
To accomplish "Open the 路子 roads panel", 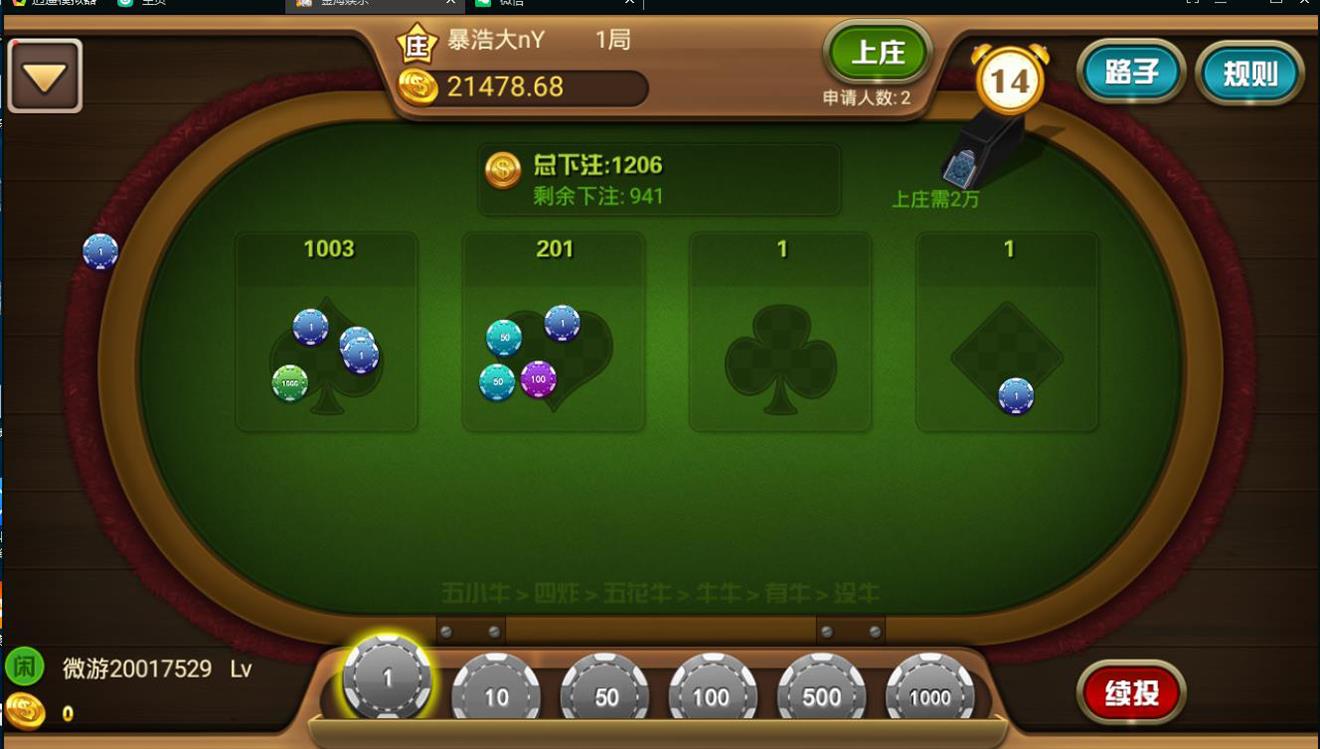I will pyautogui.click(x=1131, y=71).
